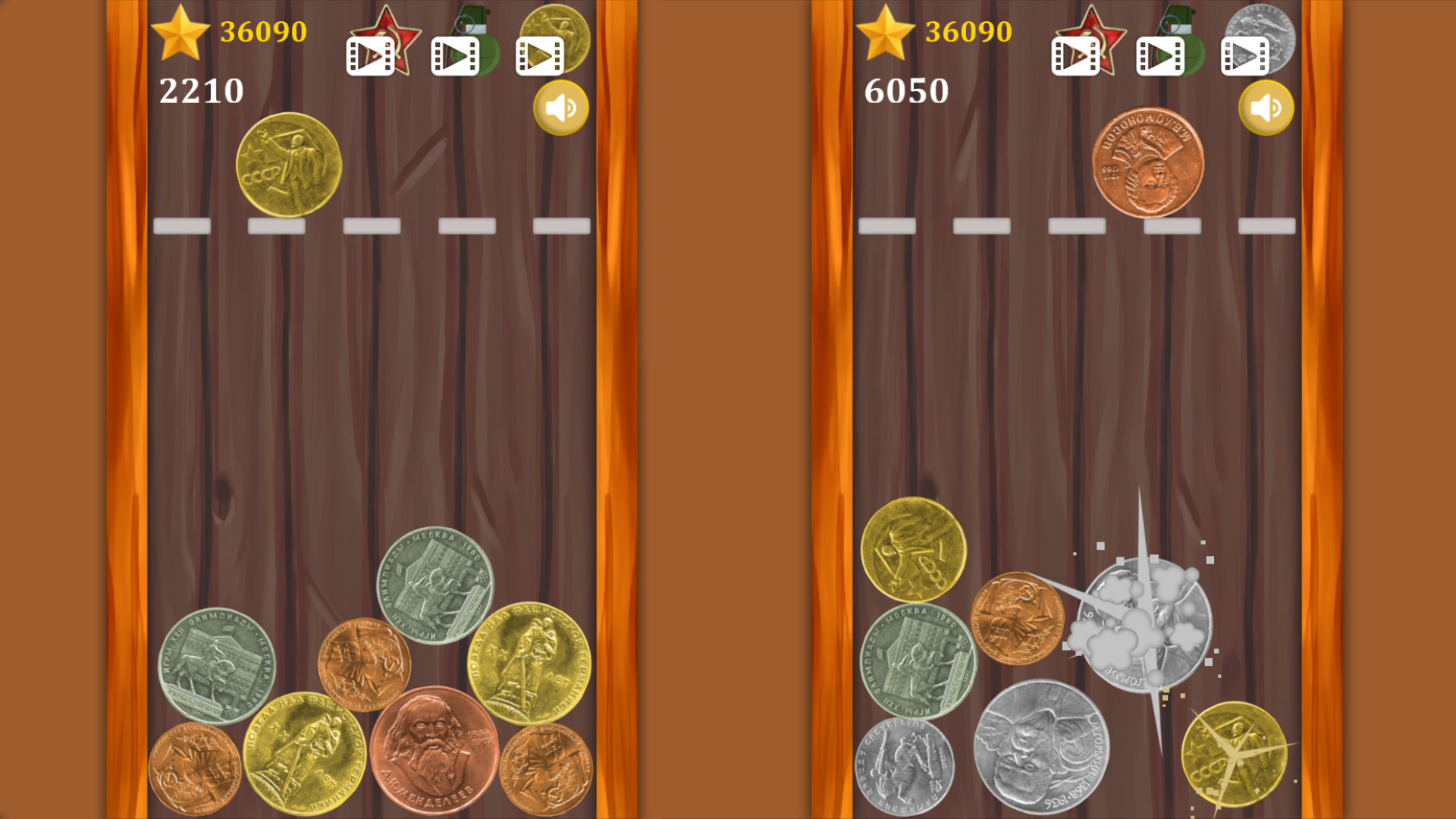Click the right board score 6050
The image size is (1456, 819).
click(x=907, y=91)
